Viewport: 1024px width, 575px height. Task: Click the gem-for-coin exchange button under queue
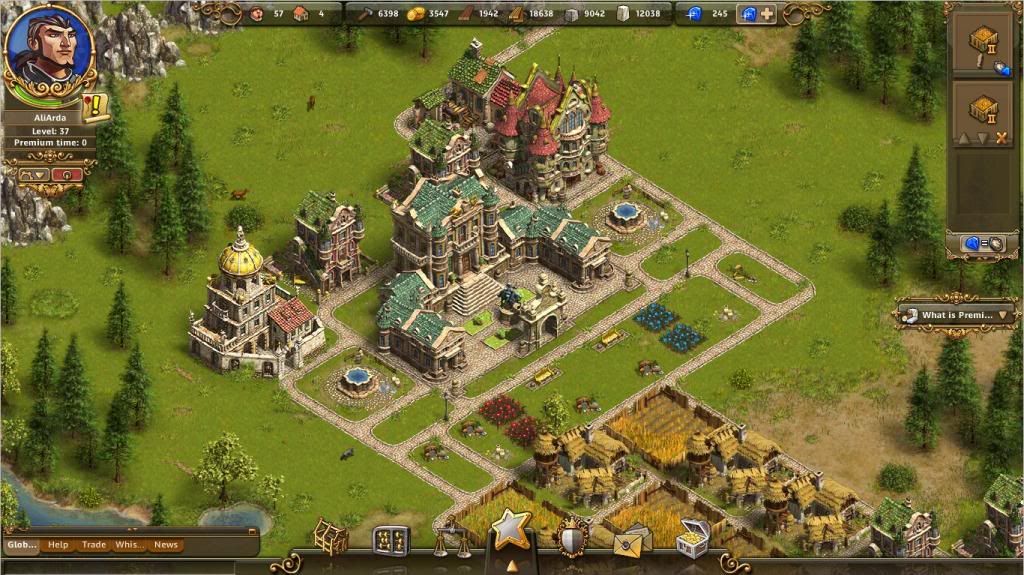pyautogui.click(x=984, y=243)
